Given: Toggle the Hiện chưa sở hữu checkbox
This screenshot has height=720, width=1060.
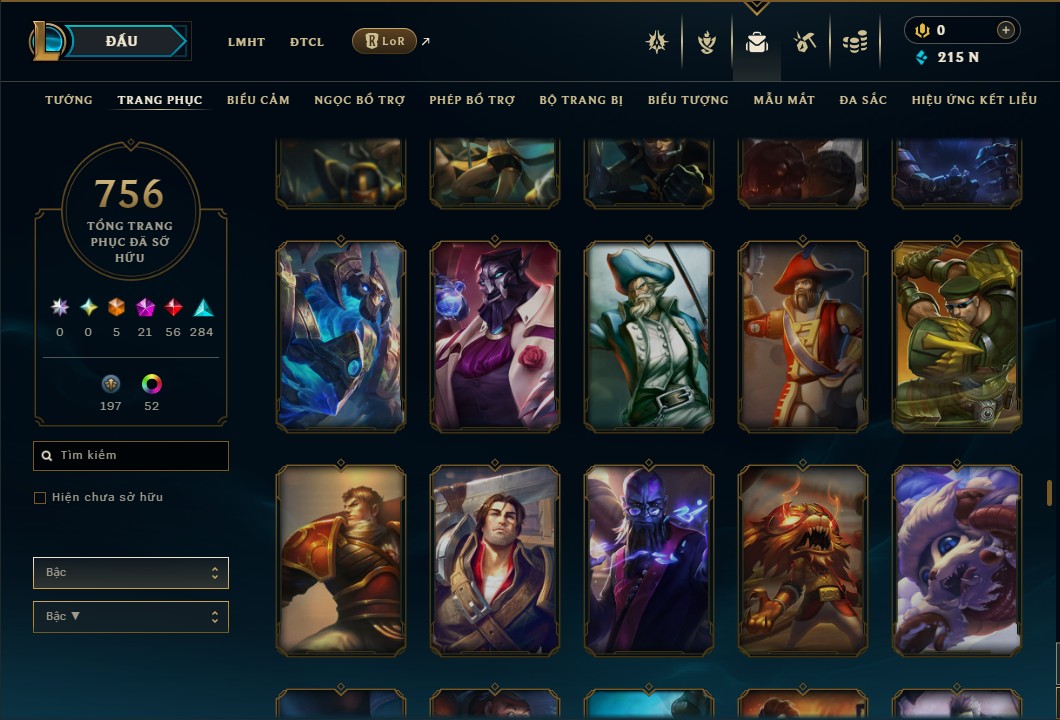Looking at the screenshot, I should point(40,498).
